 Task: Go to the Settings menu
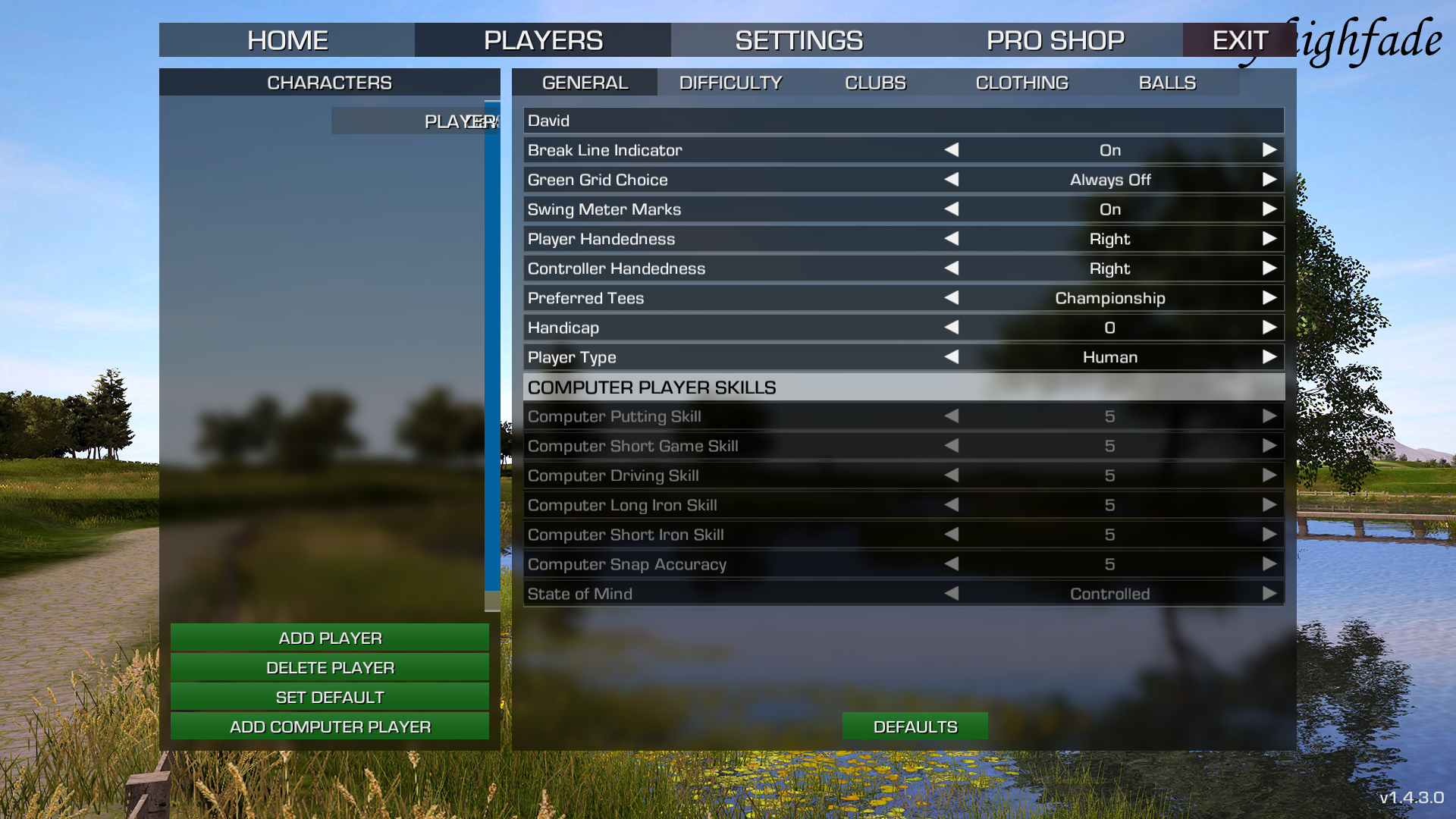(x=799, y=40)
